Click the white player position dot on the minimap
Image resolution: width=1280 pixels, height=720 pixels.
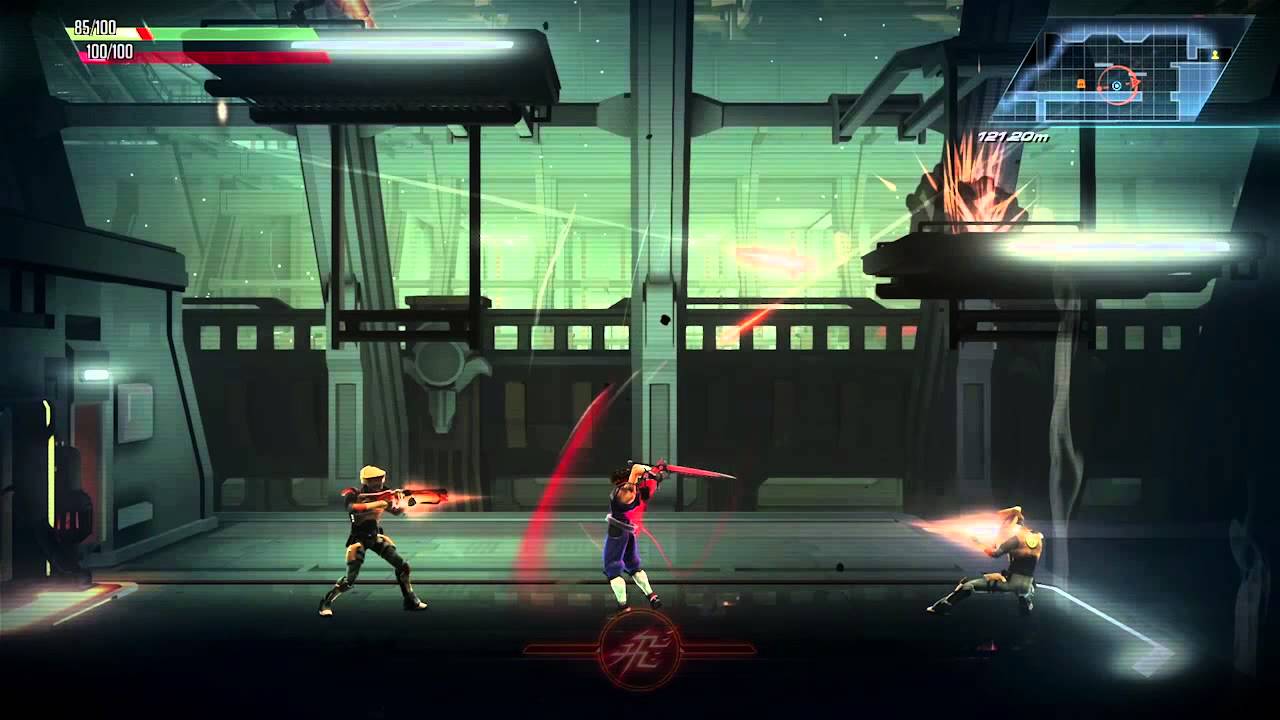[x=1116, y=86]
